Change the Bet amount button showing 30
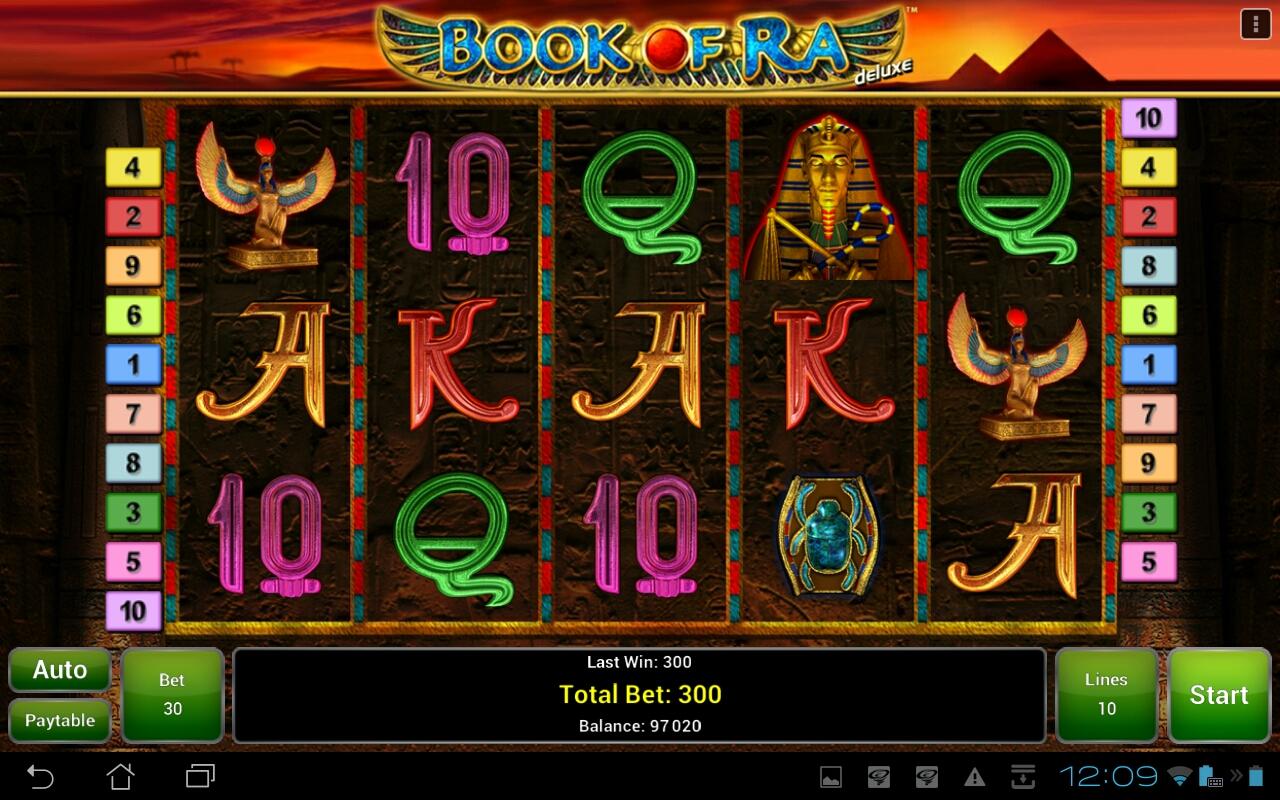The image size is (1280, 800). (x=172, y=695)
